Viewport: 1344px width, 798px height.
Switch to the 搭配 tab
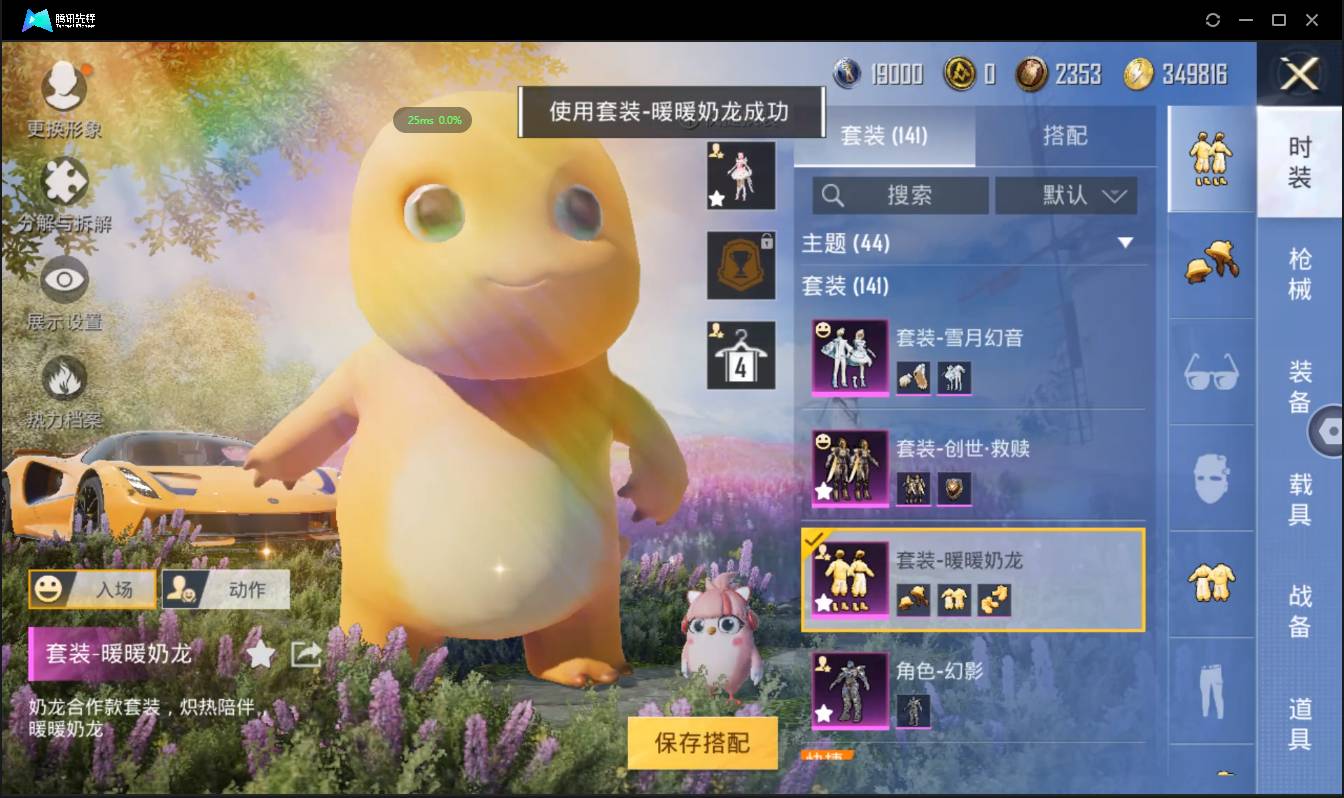click(1066, 134)
